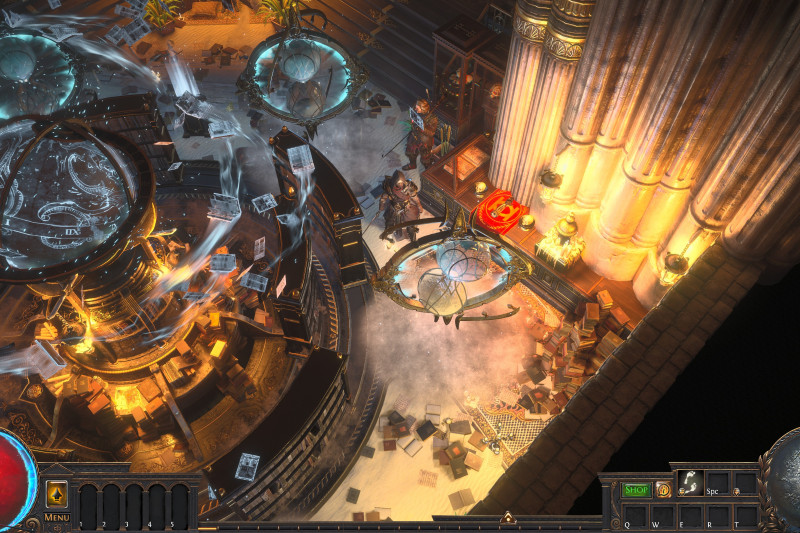
Task: Click flask slot number 1
Action: [88, 505]
